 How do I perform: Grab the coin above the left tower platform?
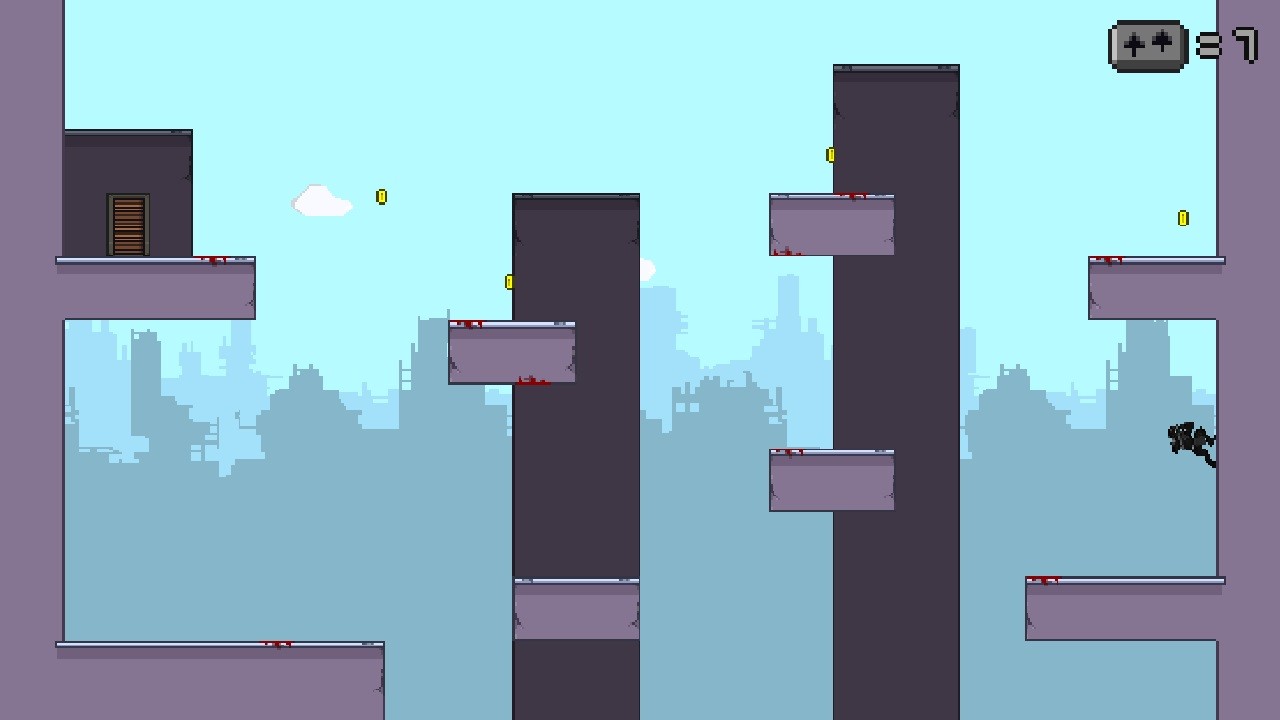[509, 281]
